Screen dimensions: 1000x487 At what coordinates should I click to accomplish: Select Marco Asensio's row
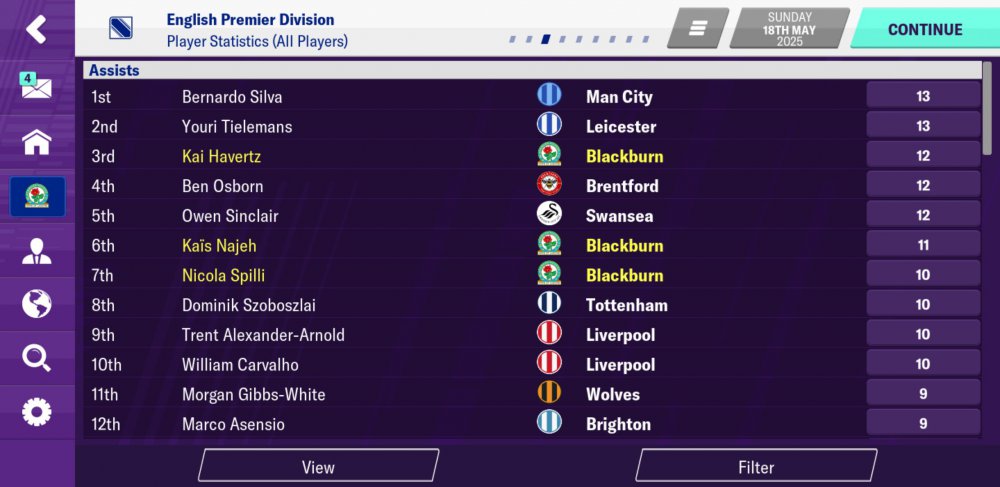pyautogui.click(x=233, y=424)
